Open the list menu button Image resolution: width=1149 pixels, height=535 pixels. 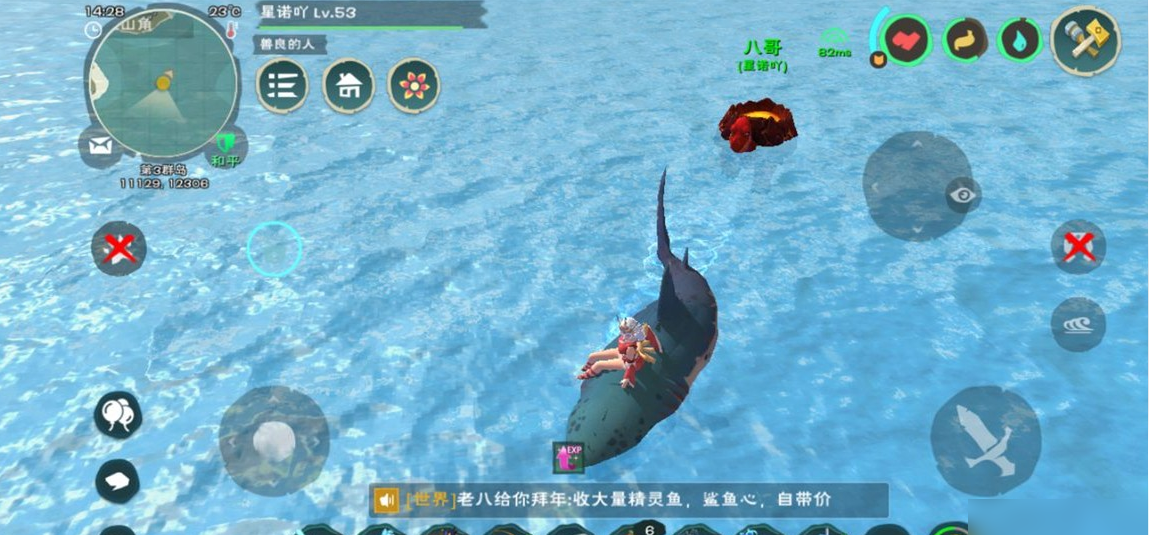point(282,86)
